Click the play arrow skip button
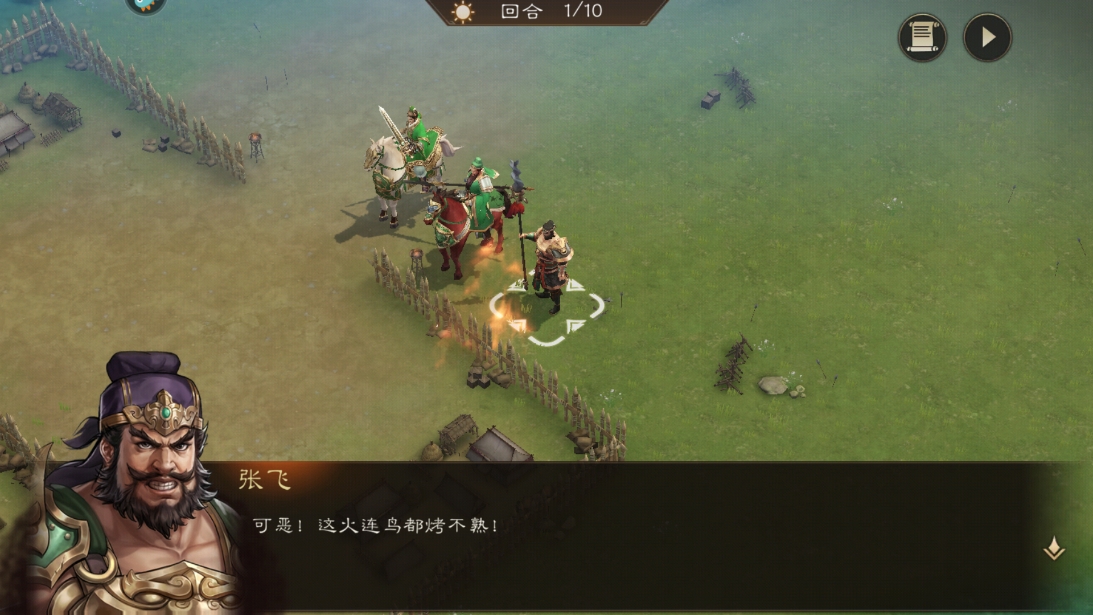 coord(987,38)
